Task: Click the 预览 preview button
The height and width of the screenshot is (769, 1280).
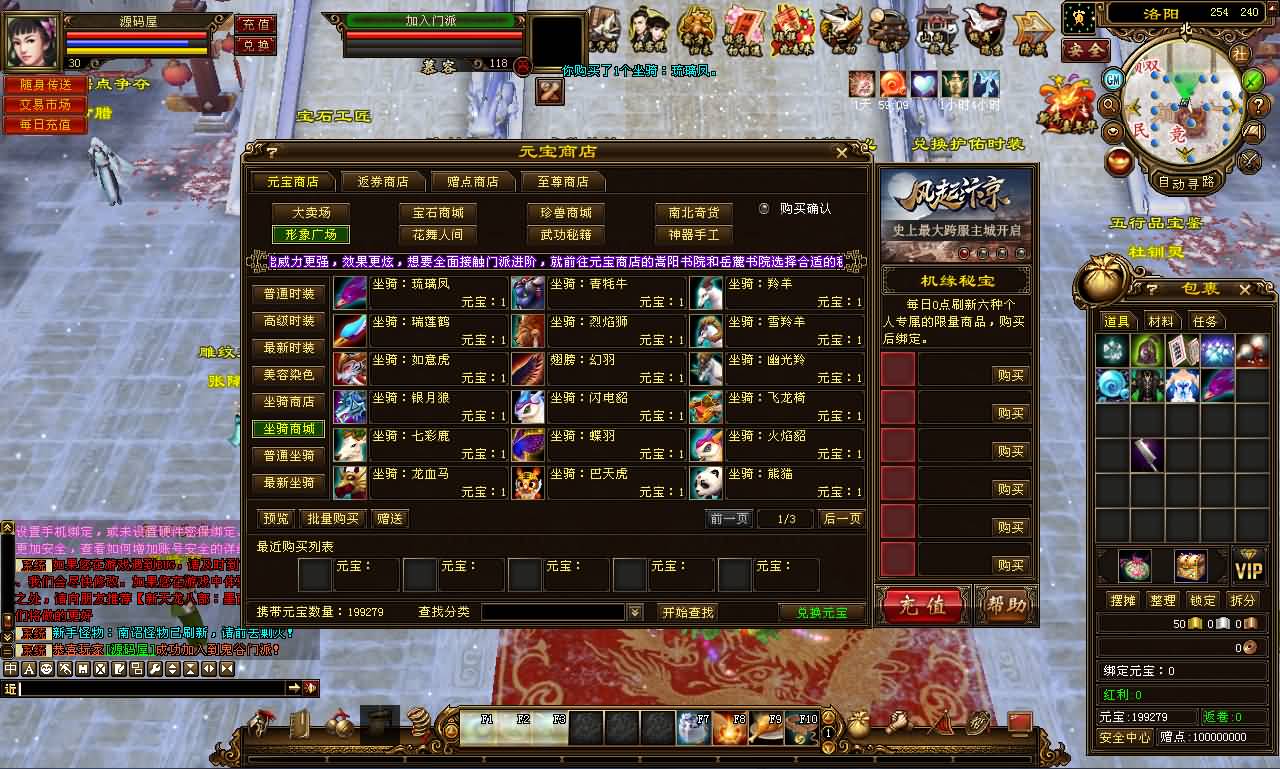Action: coord(276,518)
